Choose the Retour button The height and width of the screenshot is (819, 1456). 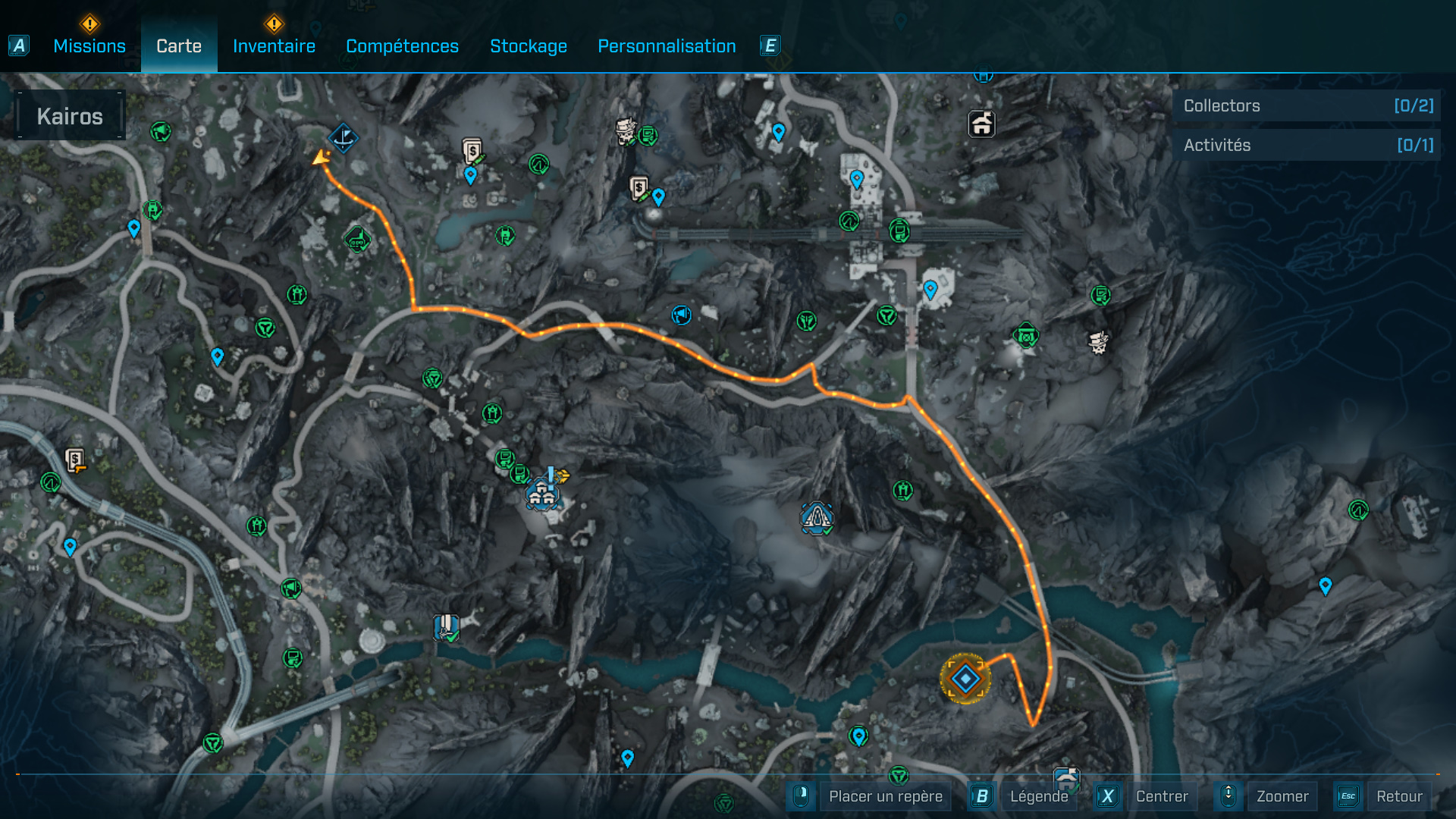1398,796
